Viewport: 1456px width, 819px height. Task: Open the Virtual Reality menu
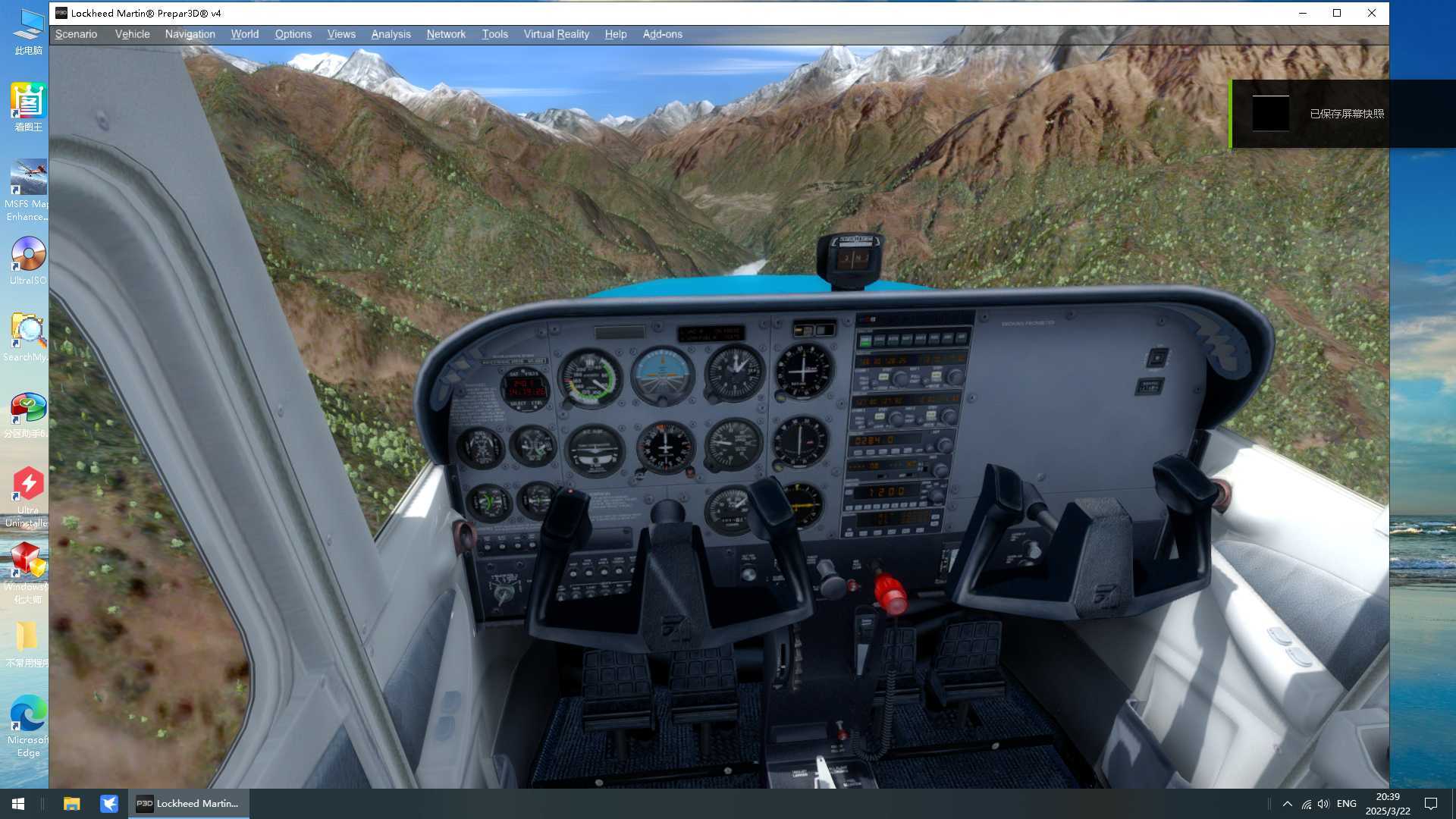[556, 34]
